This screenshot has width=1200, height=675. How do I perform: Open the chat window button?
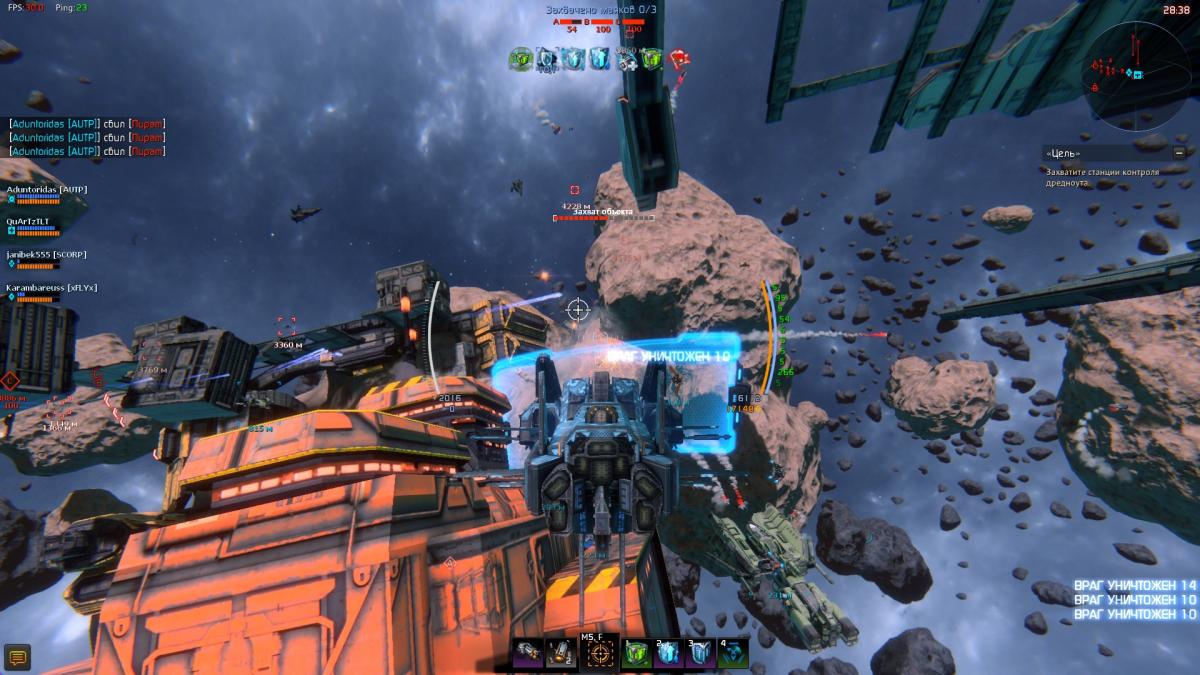click(x=17, y=657)
